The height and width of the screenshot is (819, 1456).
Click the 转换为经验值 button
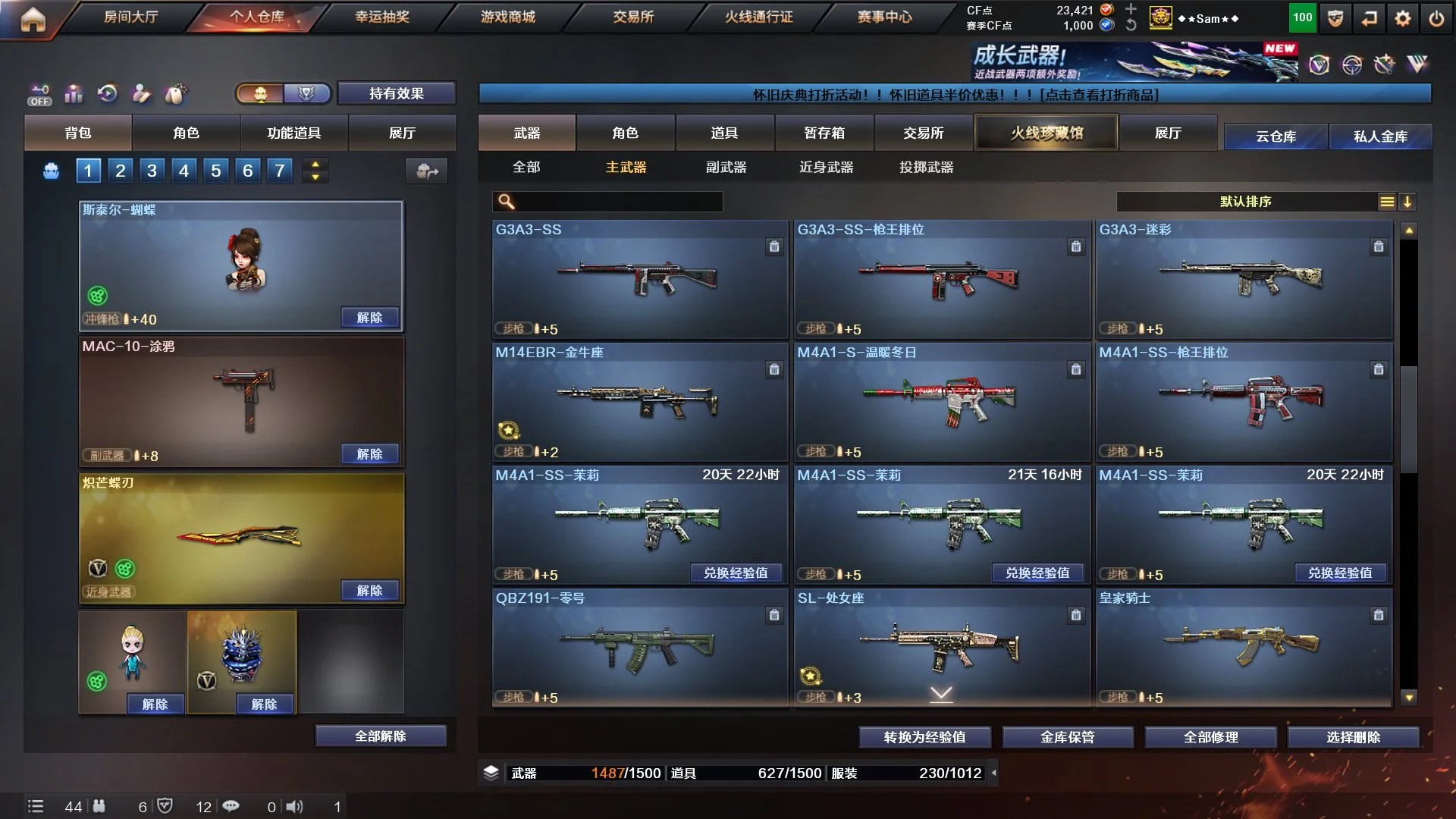pyautogui.click(x=924, y=737)
